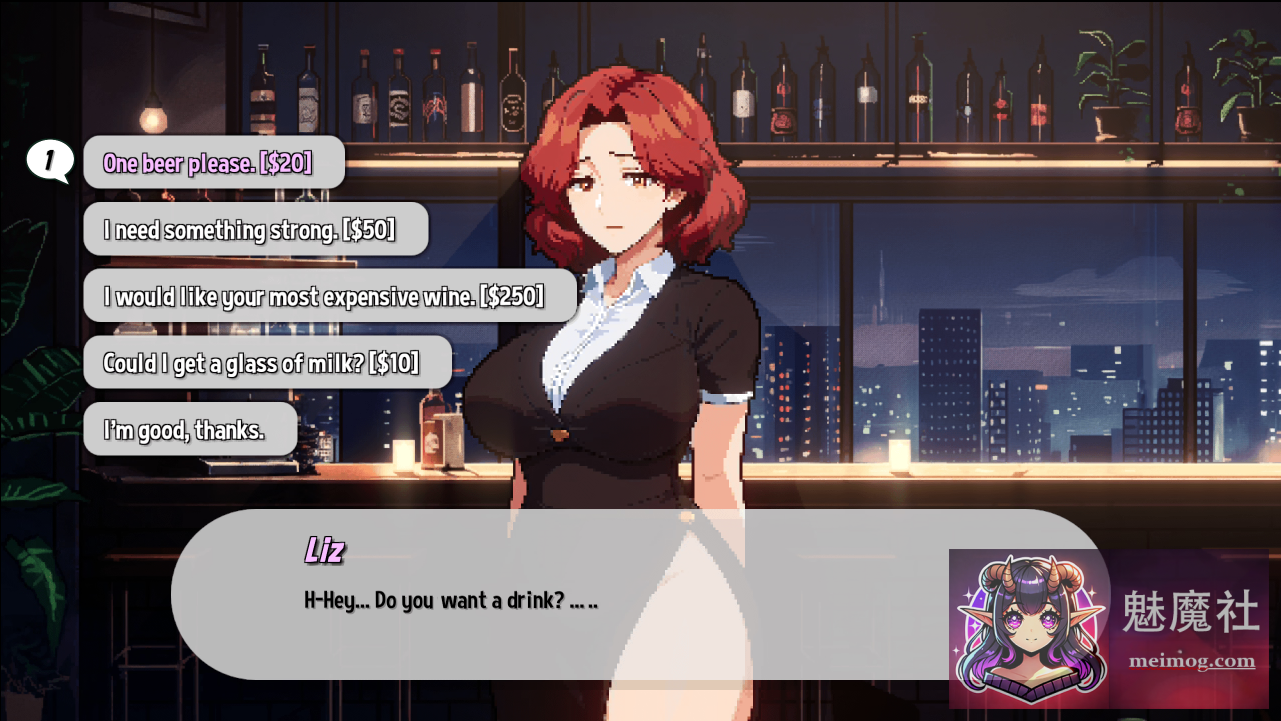Screen dimensions: 1281x721
Task: Click Liz's name label in the dialogue box
Action: pos(324,551)
